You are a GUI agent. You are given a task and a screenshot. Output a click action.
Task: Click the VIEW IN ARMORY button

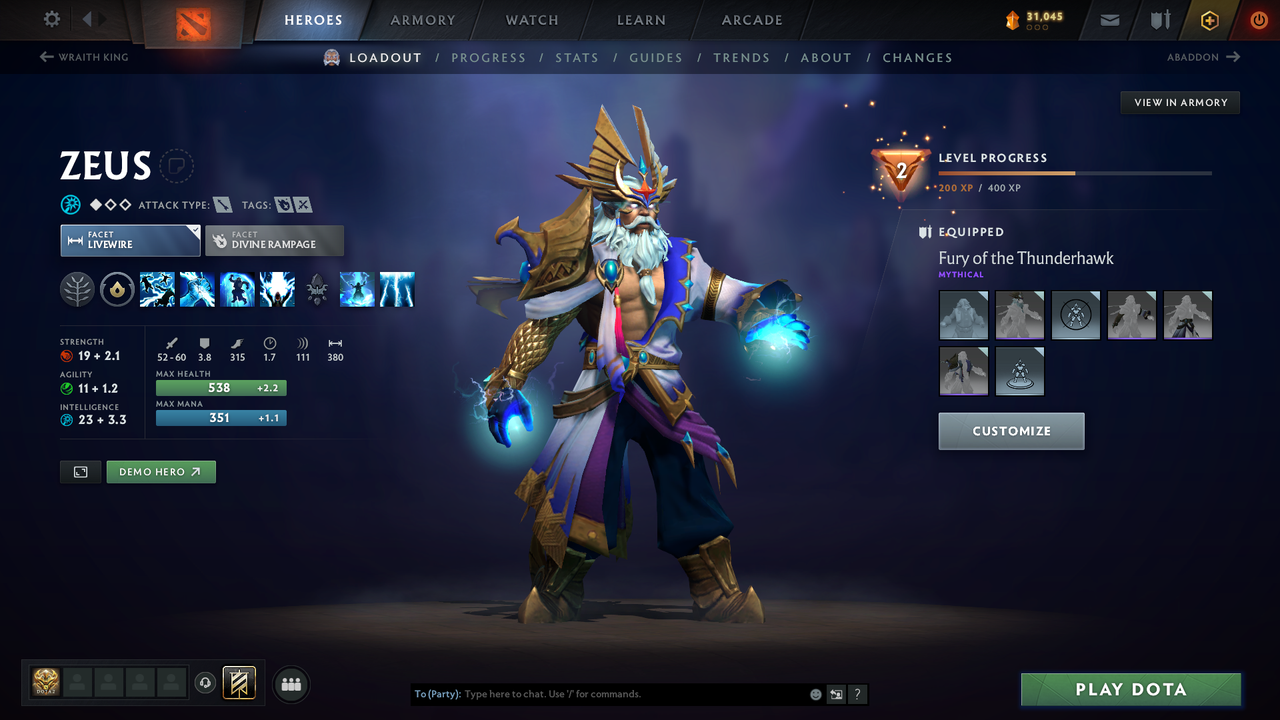pyautogui.click(x=1179, y=102)
